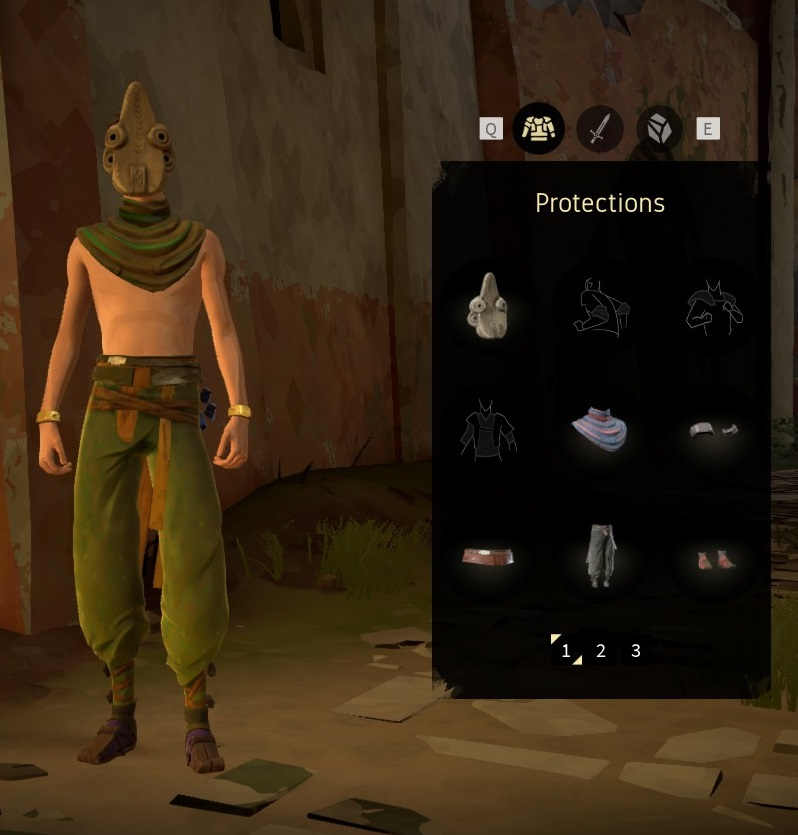
Task: Open the third tab with faceted emblem
Action: (660, 129)
